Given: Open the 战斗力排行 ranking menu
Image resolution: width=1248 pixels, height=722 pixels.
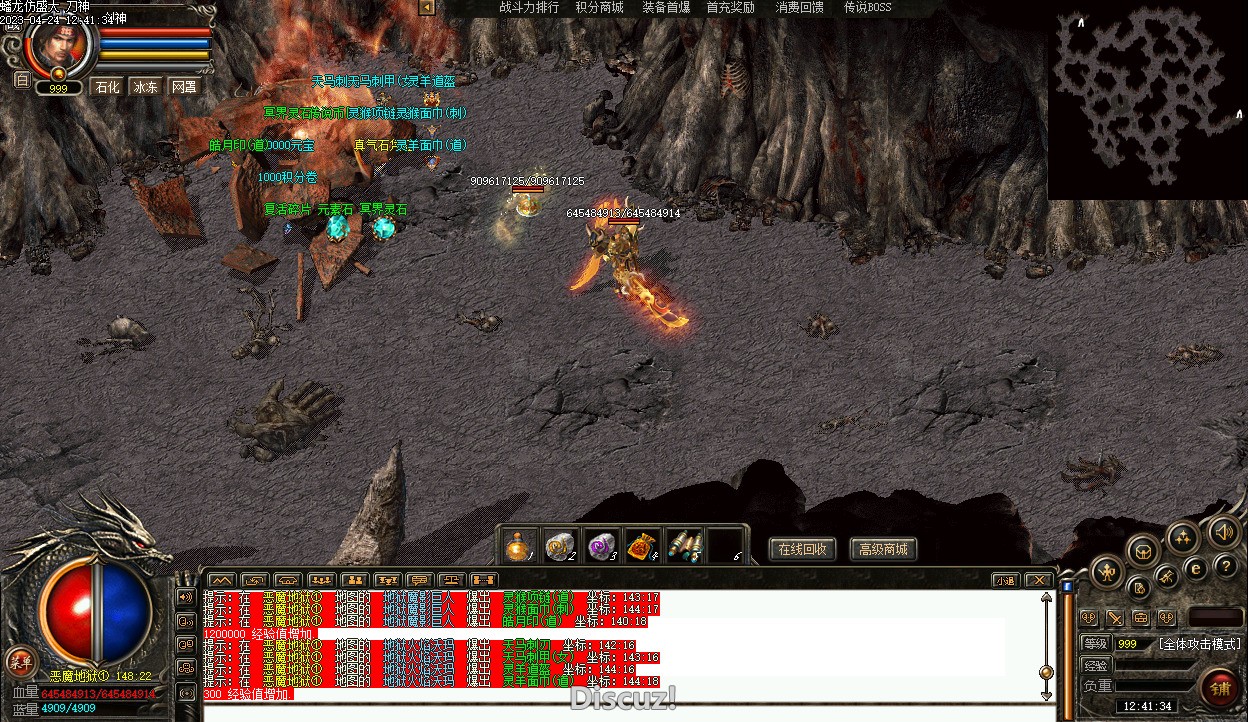Looking at the screenshot, I should [529, 7].
